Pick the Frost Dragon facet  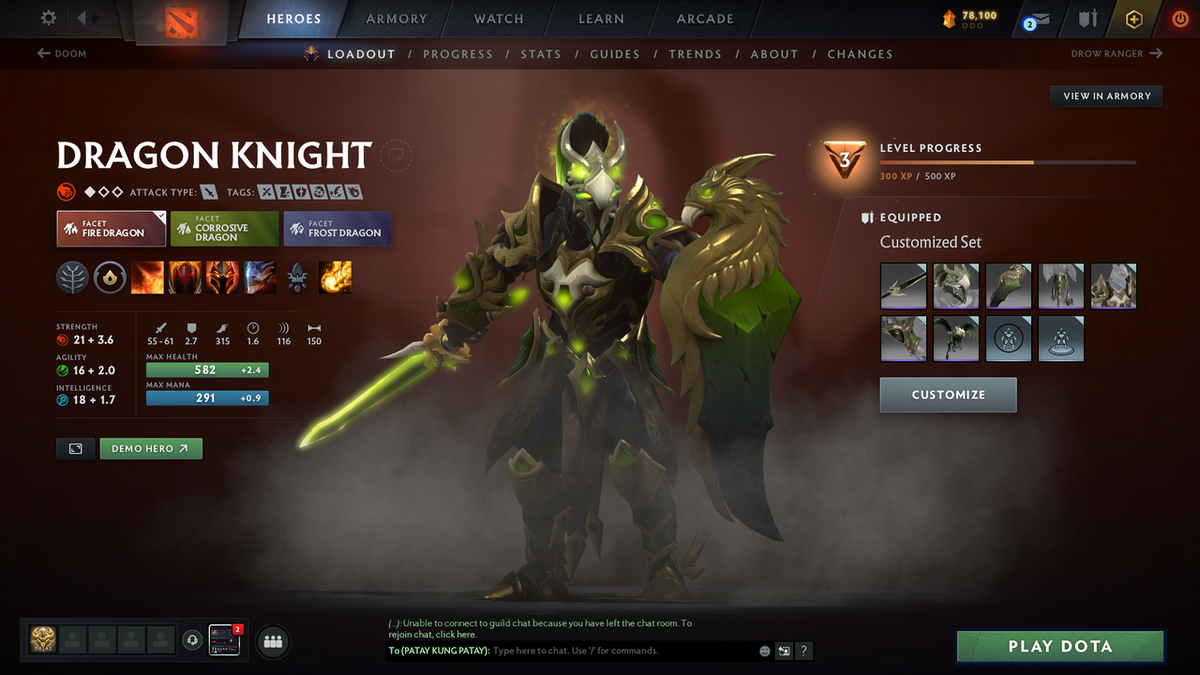click(x=337, y=229)
